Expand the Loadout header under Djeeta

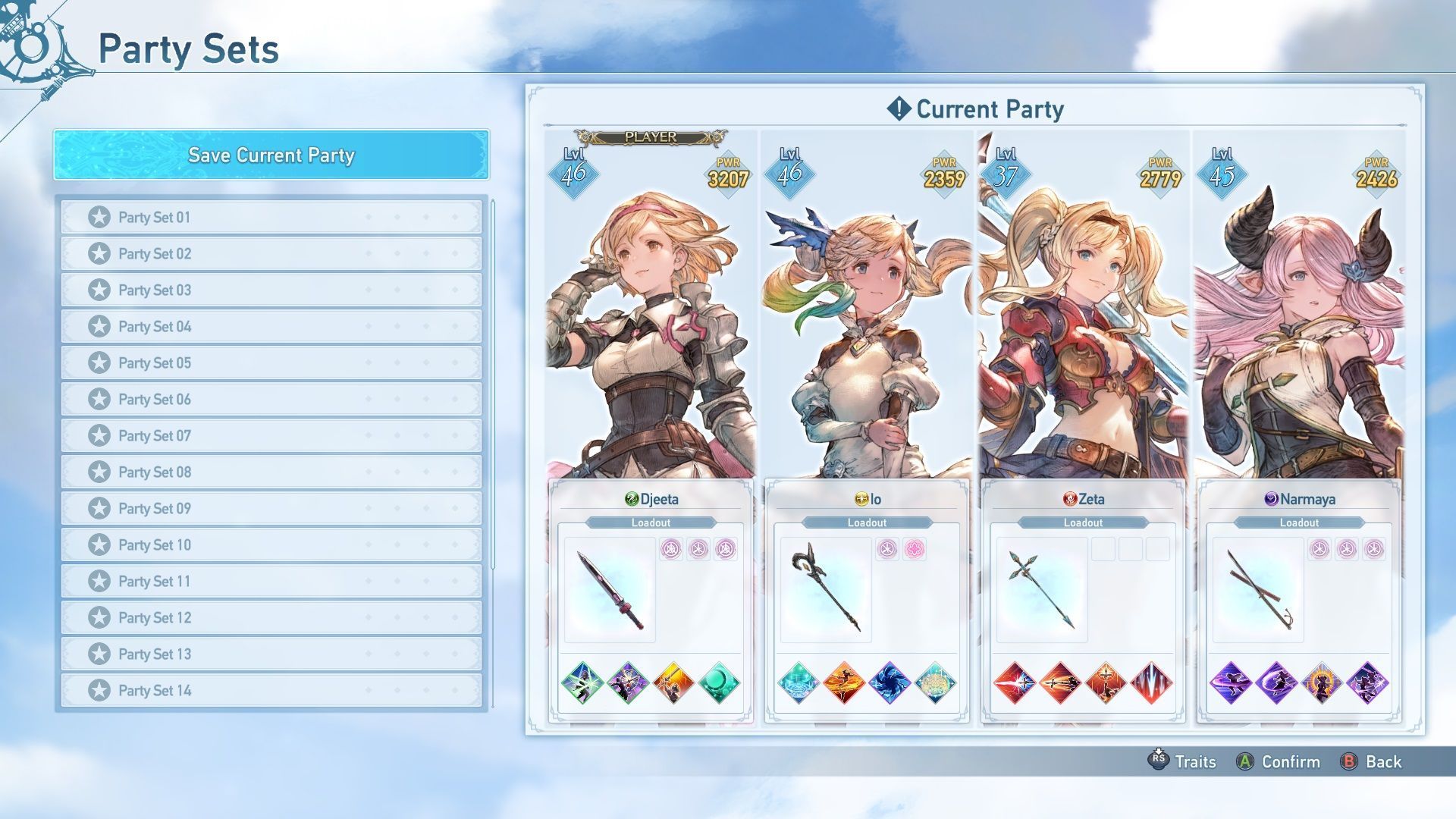pyautogui.click(x=651, y=522)
